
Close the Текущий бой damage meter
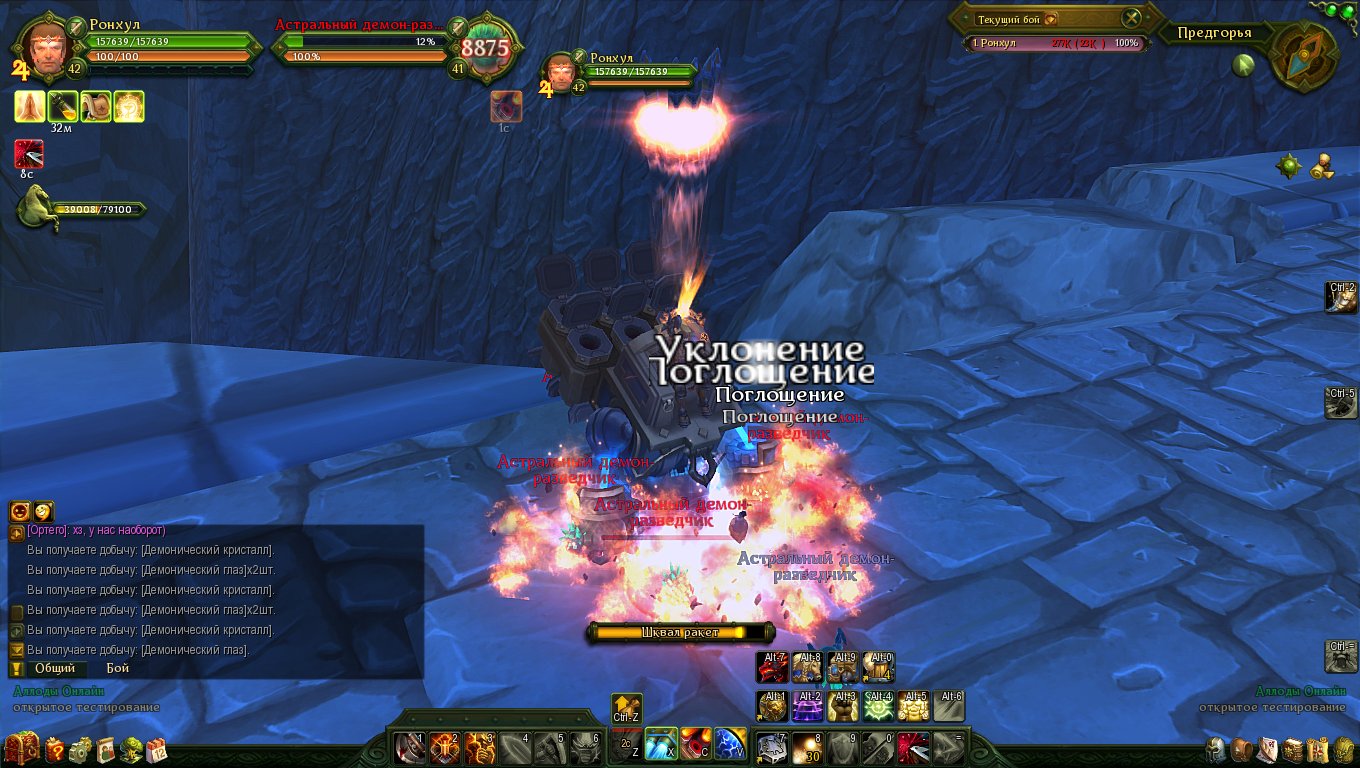1131,18
